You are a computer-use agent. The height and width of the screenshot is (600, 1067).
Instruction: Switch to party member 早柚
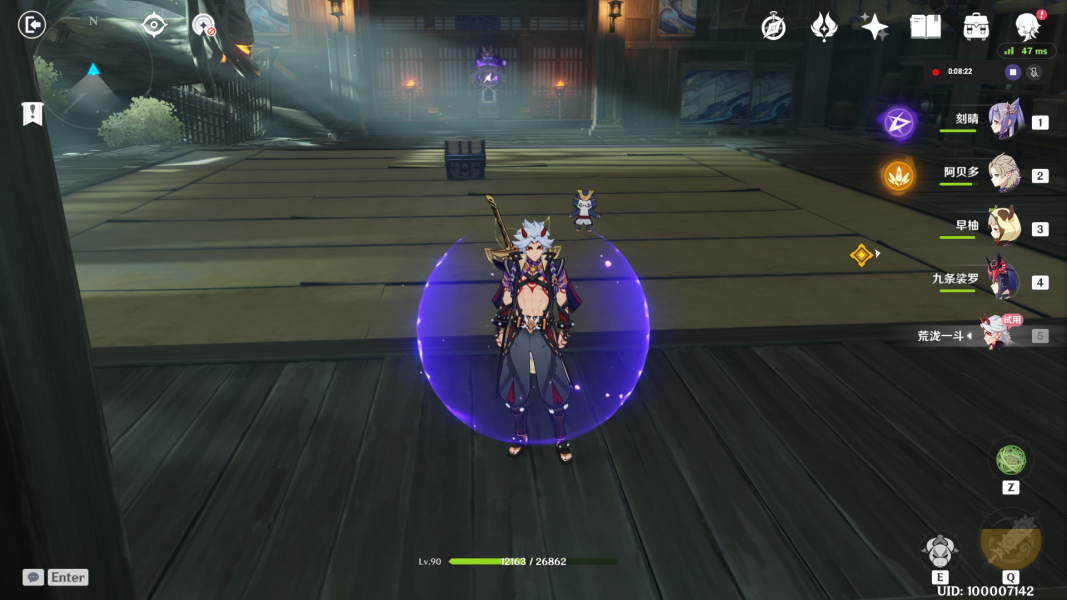click(x=1002, y=228)
